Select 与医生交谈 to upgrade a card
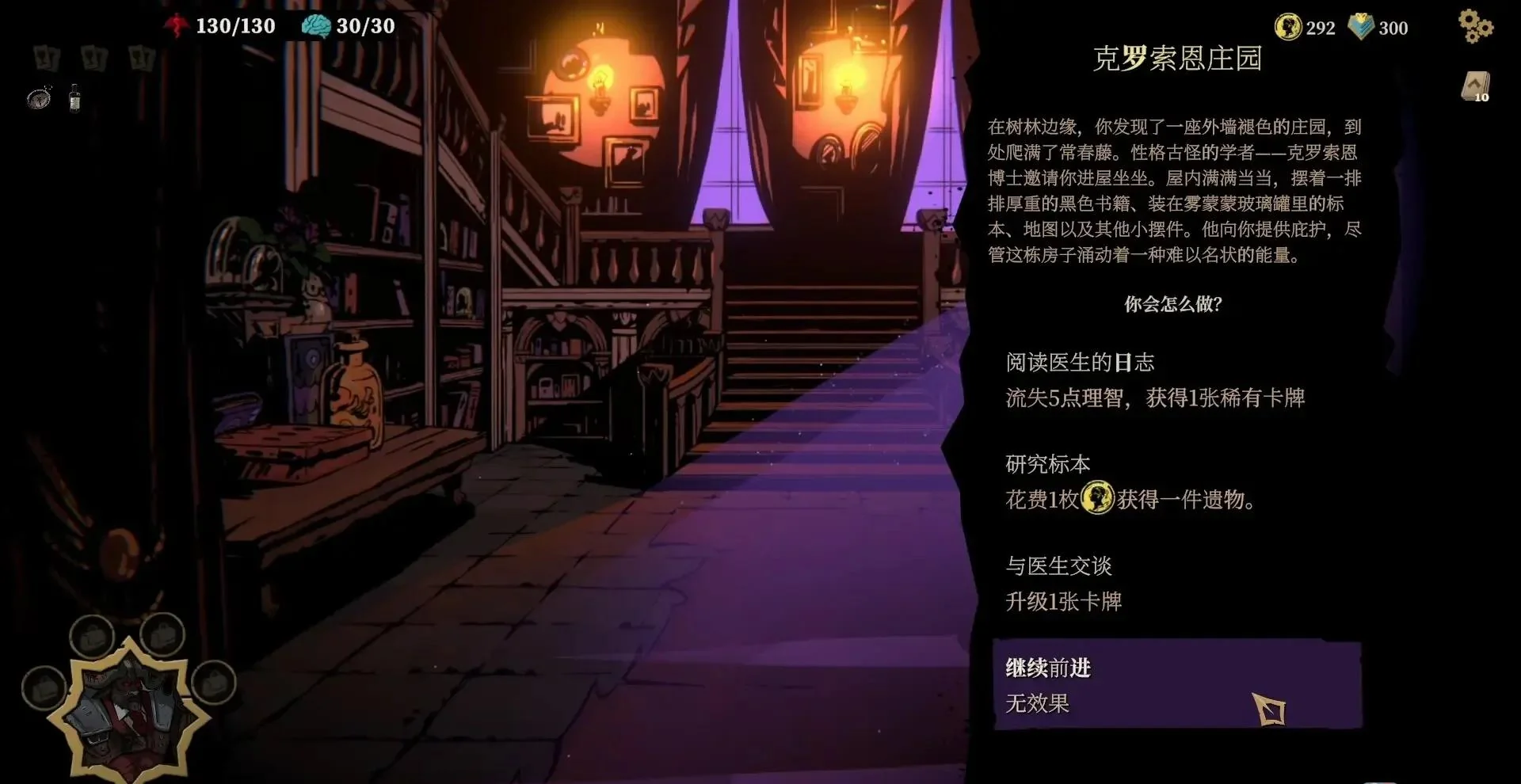1521x784 pixels. coord(1058,565)
